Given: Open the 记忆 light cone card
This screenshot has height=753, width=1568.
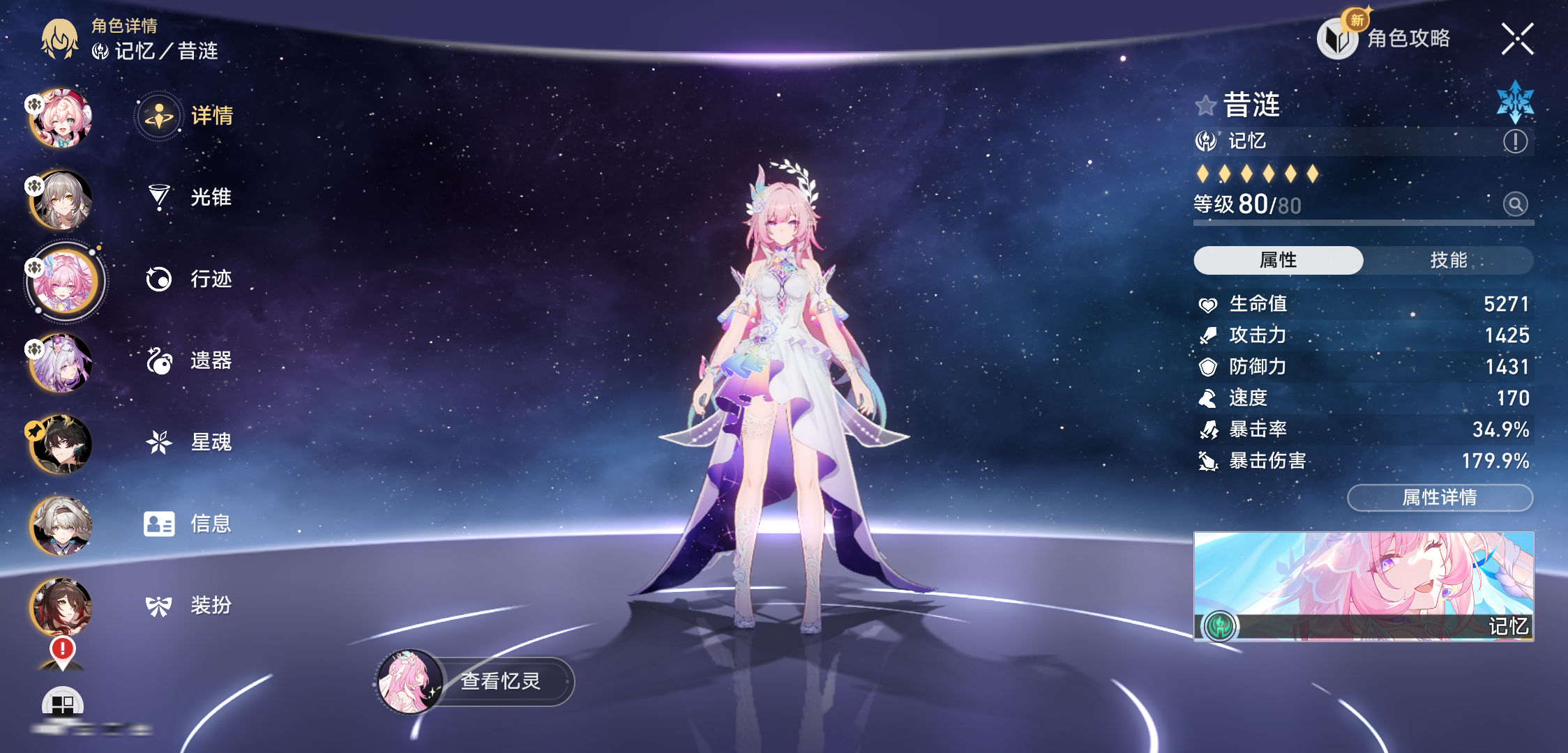Looking at the screenshot, I should pyautogui.click(x=1364, y=586).
